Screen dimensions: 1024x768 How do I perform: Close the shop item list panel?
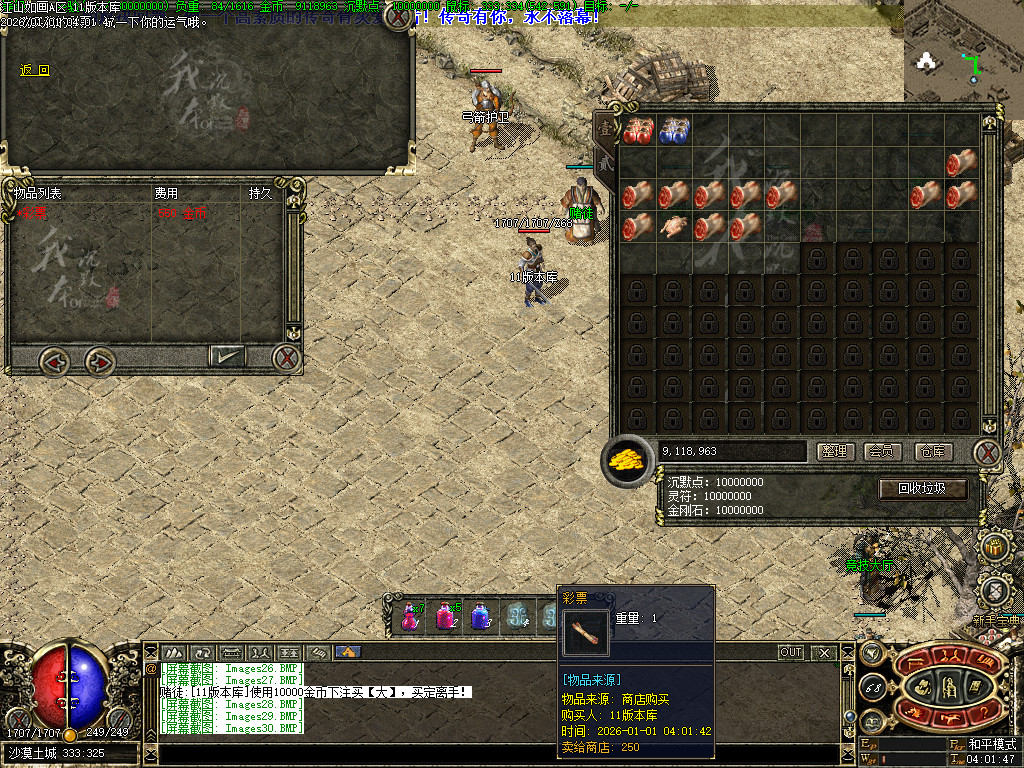coord(287,357)
